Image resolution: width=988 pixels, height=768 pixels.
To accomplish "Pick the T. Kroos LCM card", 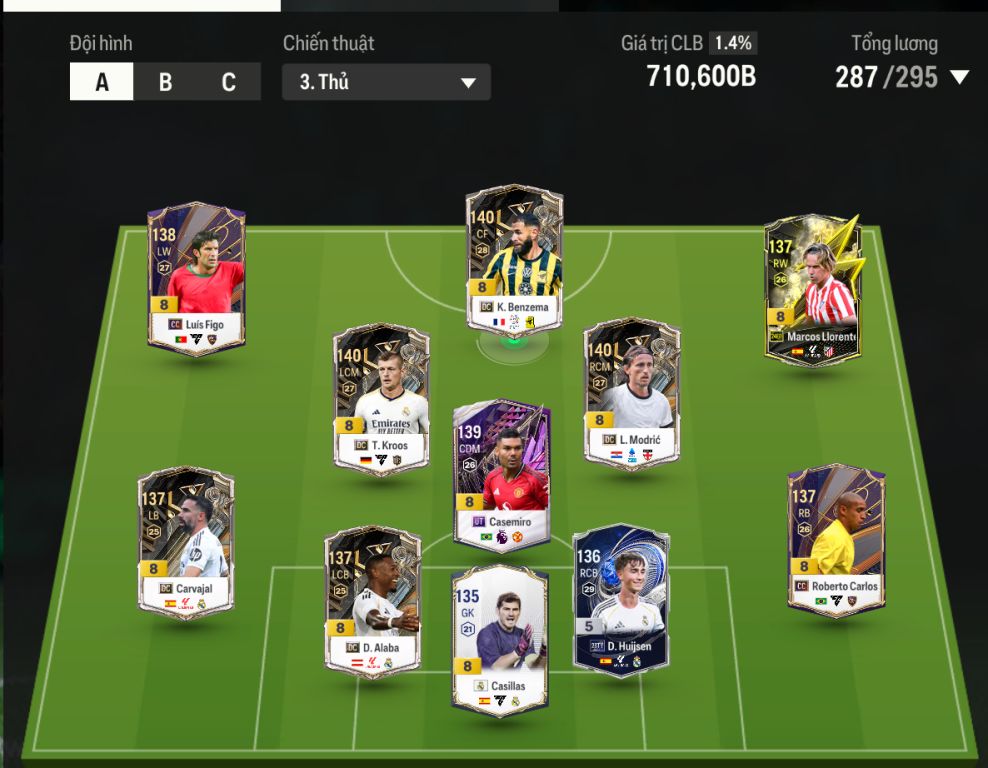I will point(381,397).
